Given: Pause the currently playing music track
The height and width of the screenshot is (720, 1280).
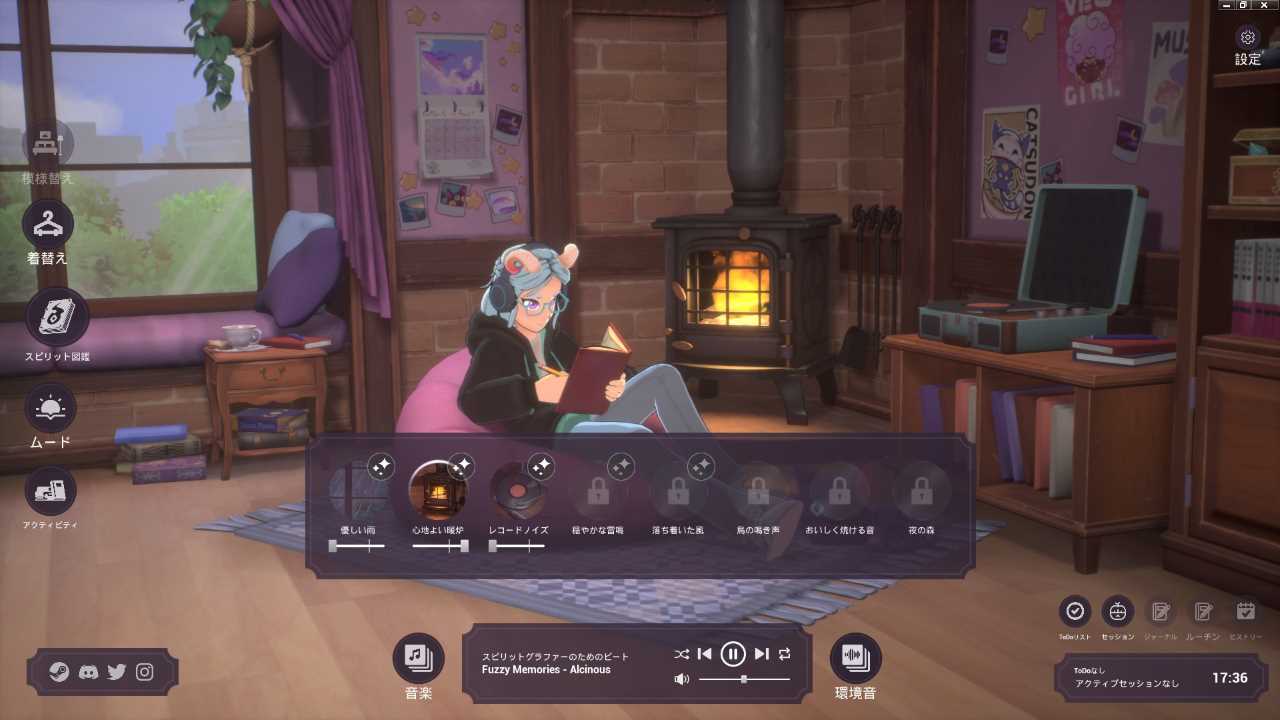Looking at the screenshot, I should coord(733,654).
